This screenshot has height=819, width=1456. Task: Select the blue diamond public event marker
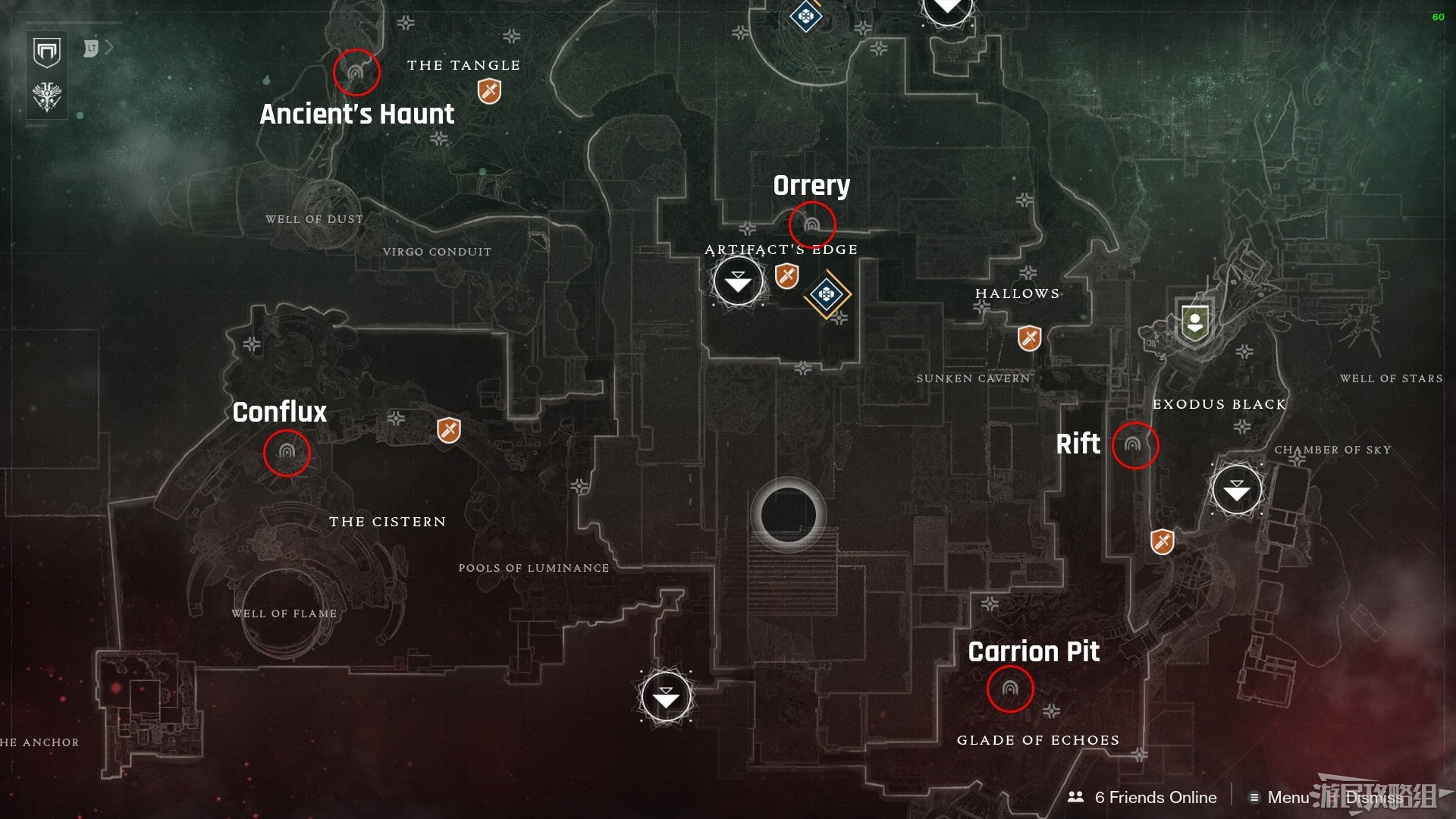coord(827,294)
